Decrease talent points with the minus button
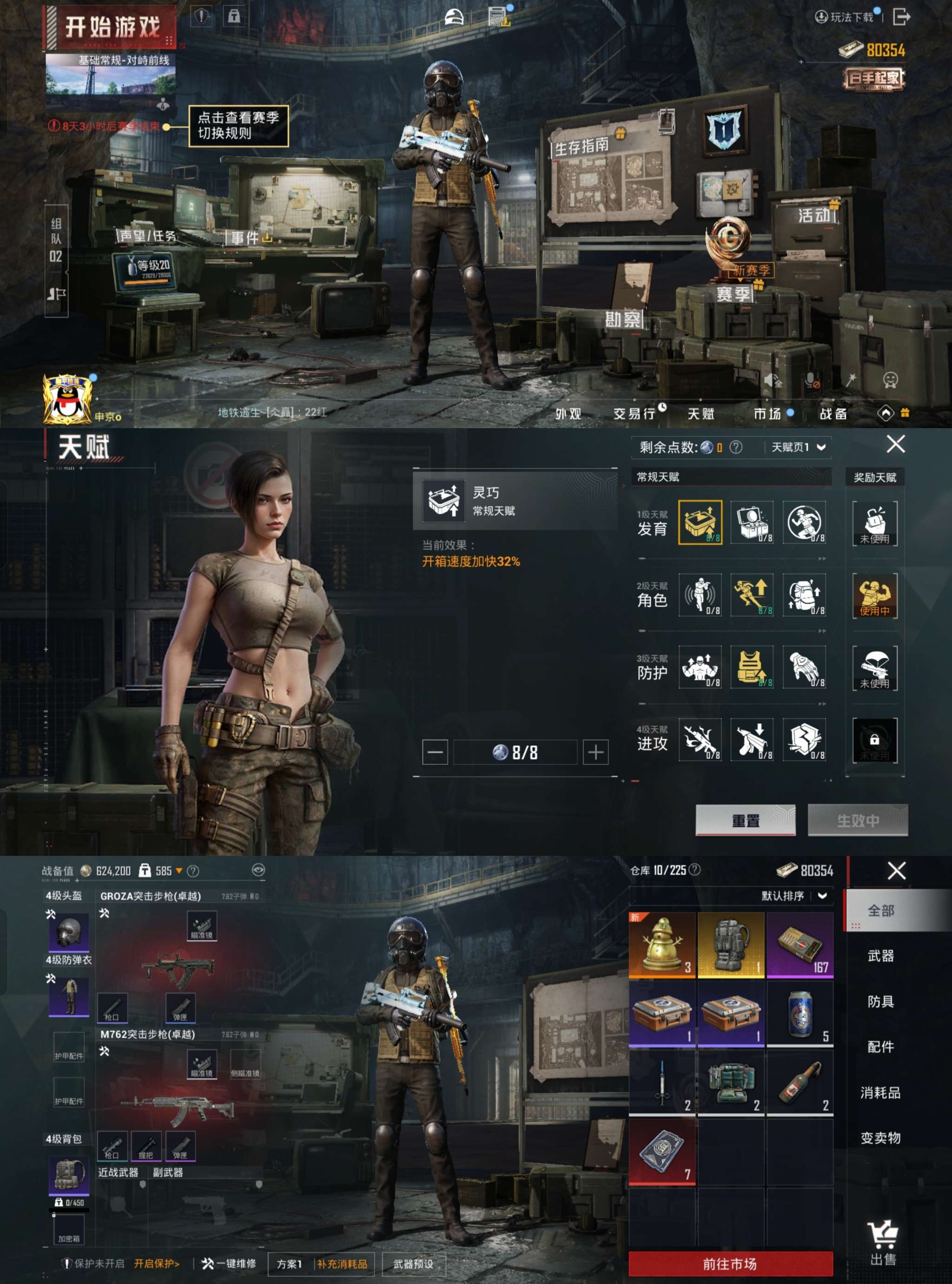Screen dimensions: 952x1284 [x=435, y=752]
